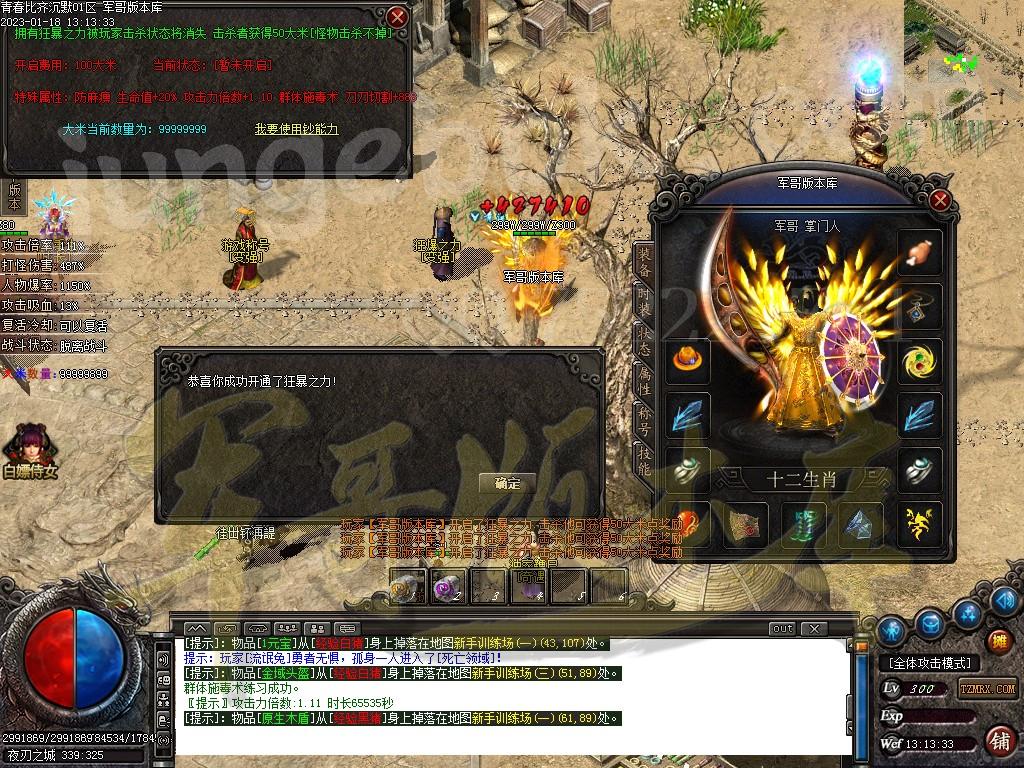Screen dimensions: 1024x768
Task: Select the roast meat equipment slot
Action: pos(919,253)
